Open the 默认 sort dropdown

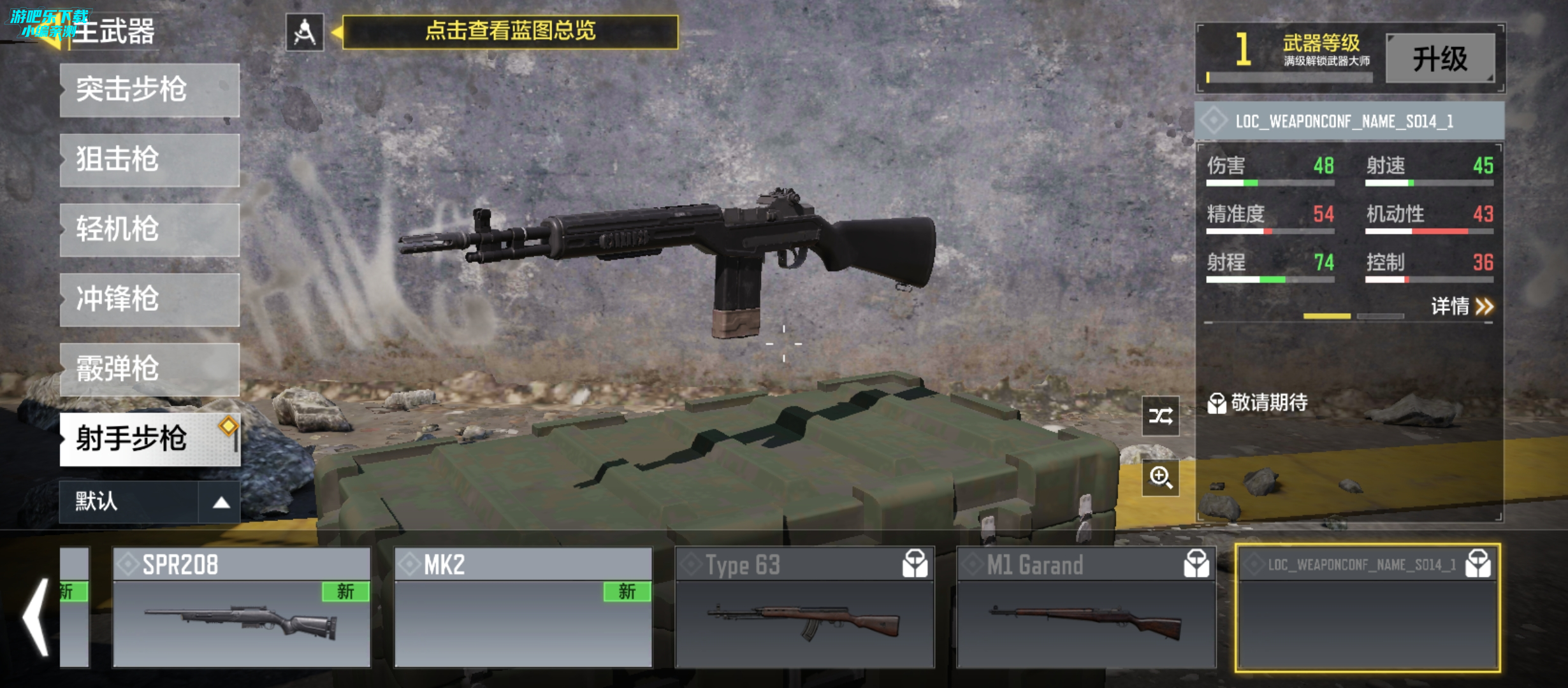150,502
